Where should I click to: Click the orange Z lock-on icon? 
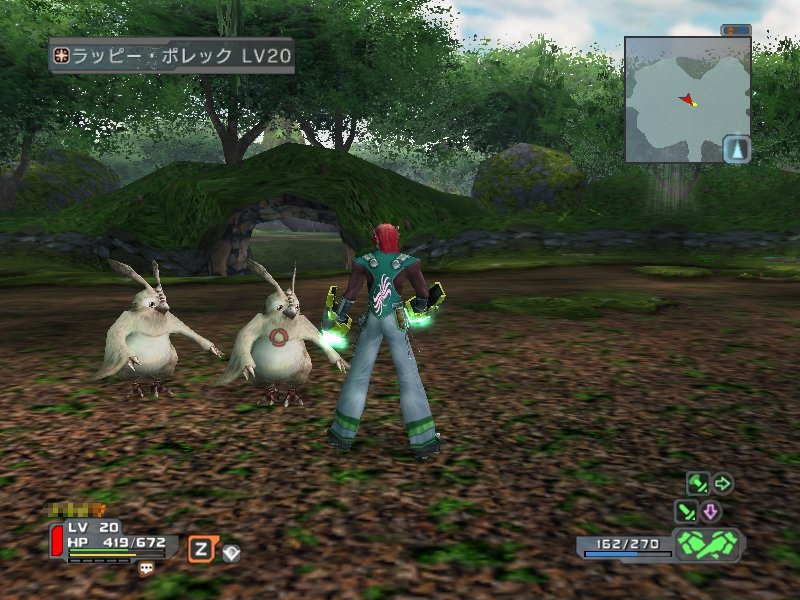click(x=201, y=548)
